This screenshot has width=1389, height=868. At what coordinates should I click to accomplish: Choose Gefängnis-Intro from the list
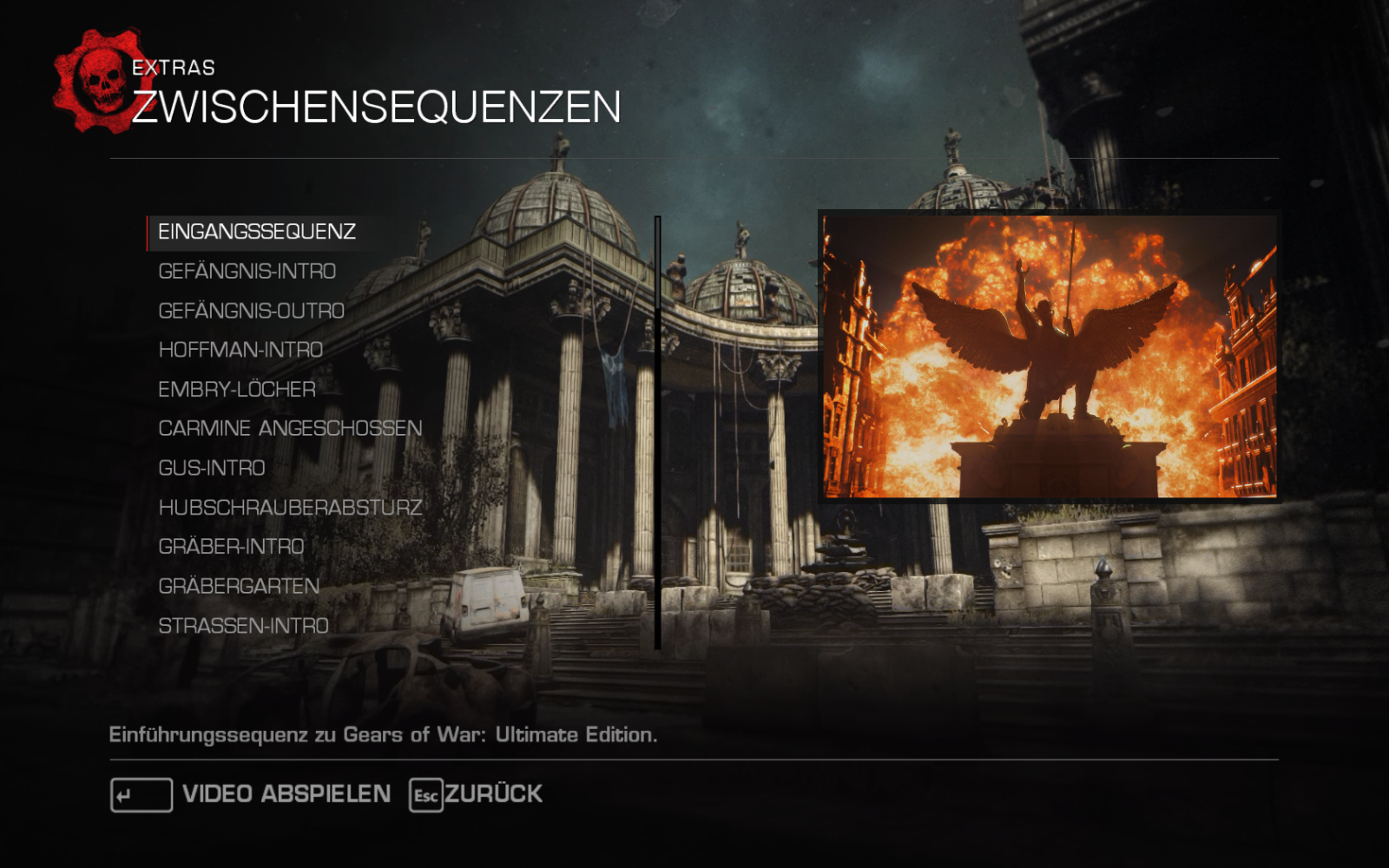pos(247,272)
